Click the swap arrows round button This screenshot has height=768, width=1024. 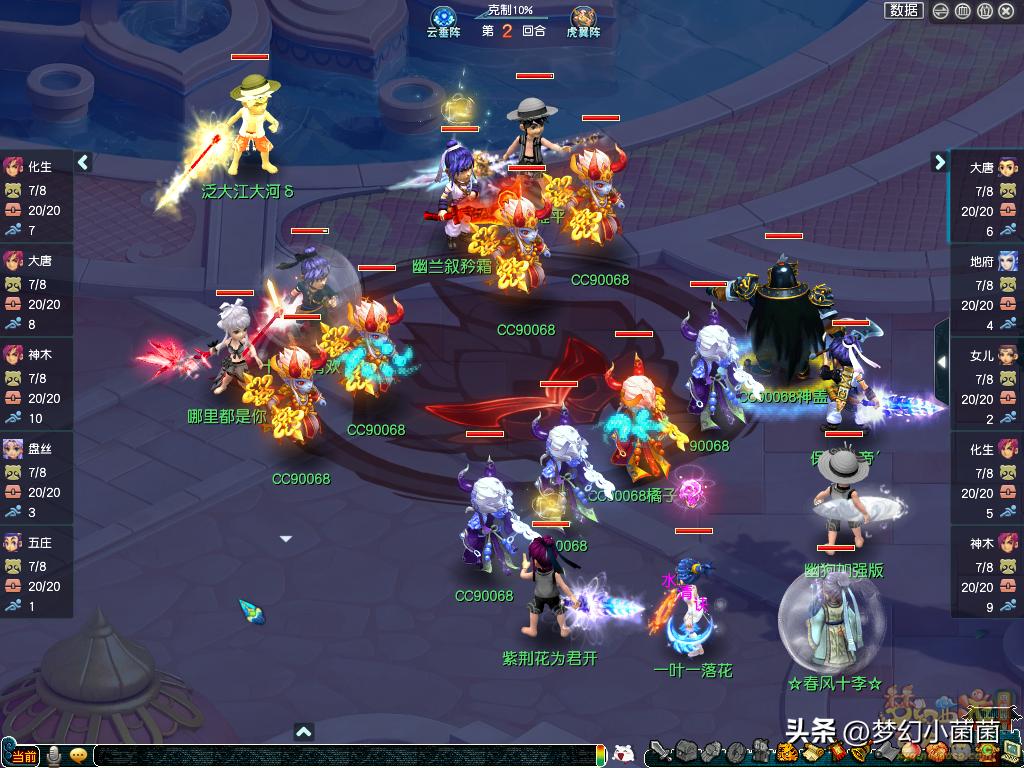click(x=941, y=11)
